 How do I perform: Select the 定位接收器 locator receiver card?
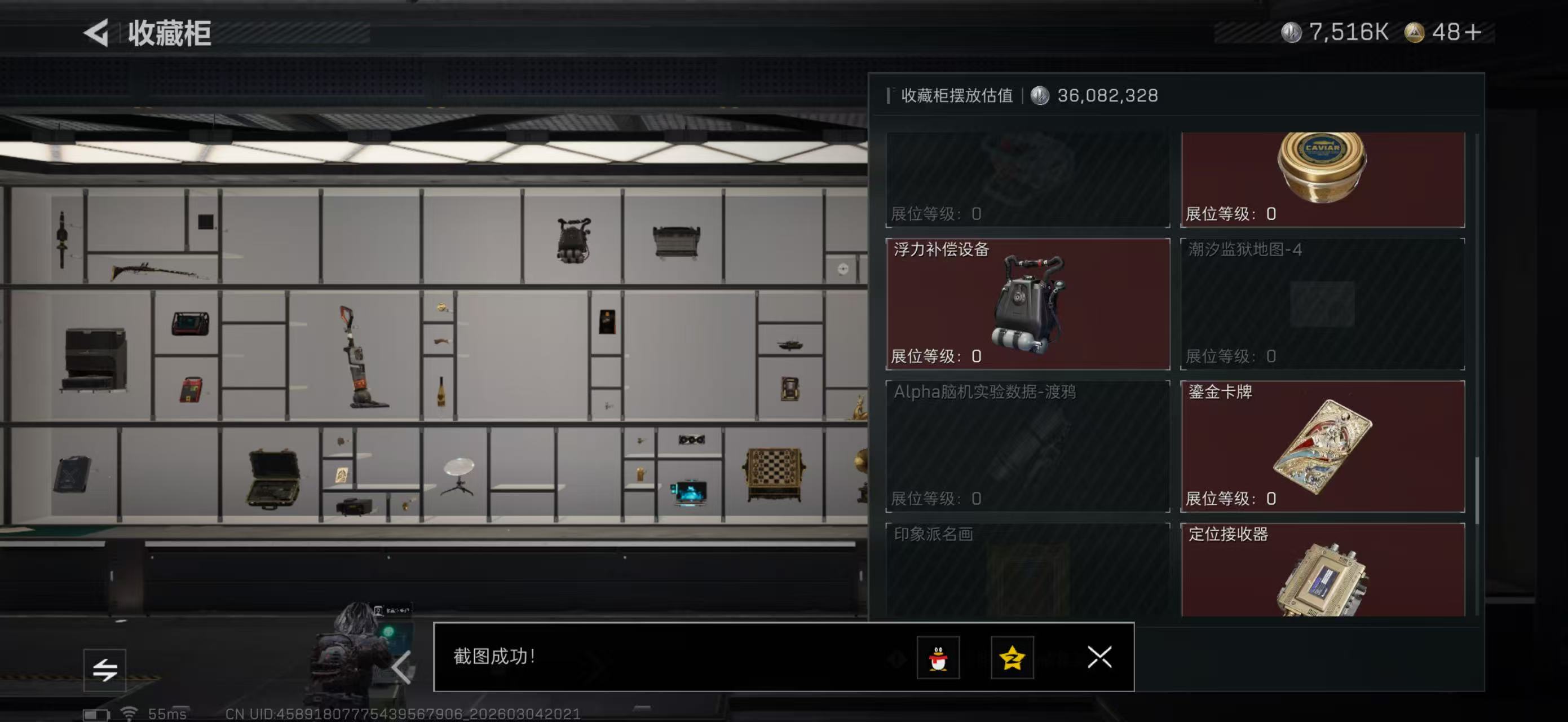1320,578
